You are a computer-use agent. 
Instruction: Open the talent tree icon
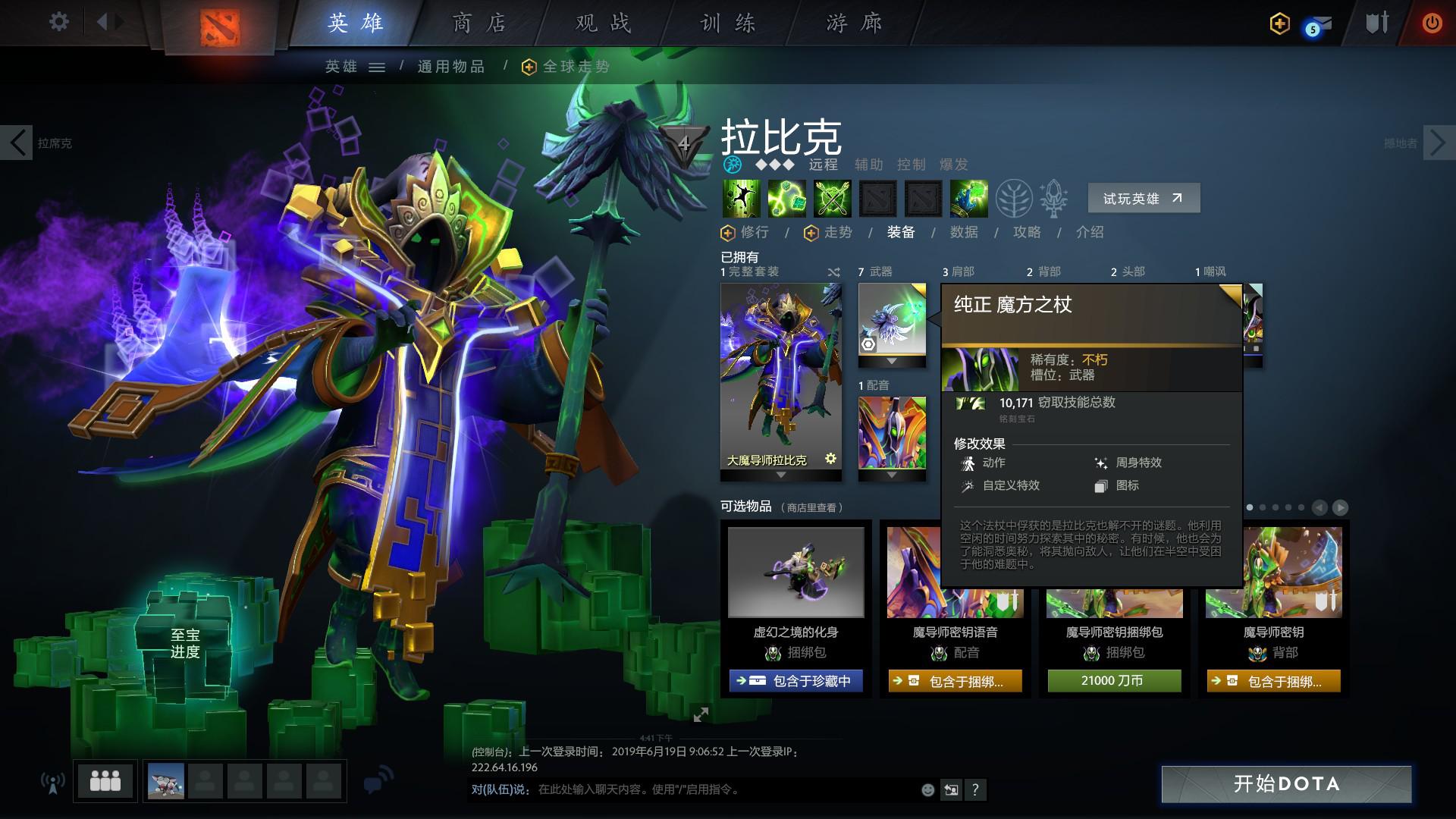[1014, 199]
